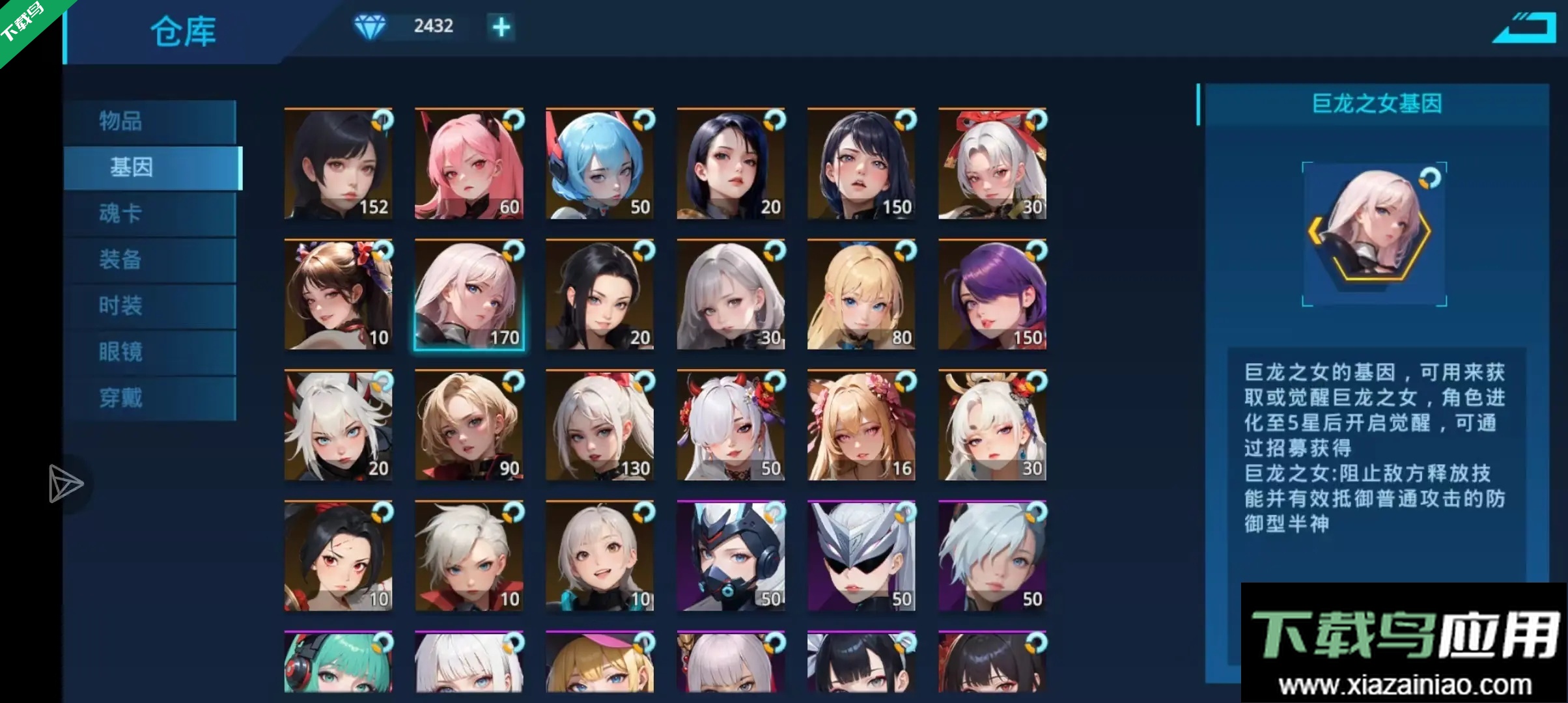Choose the green-haired headphone girl gene
Viewport: 1568px width, 703px height.
pos(338,663)
